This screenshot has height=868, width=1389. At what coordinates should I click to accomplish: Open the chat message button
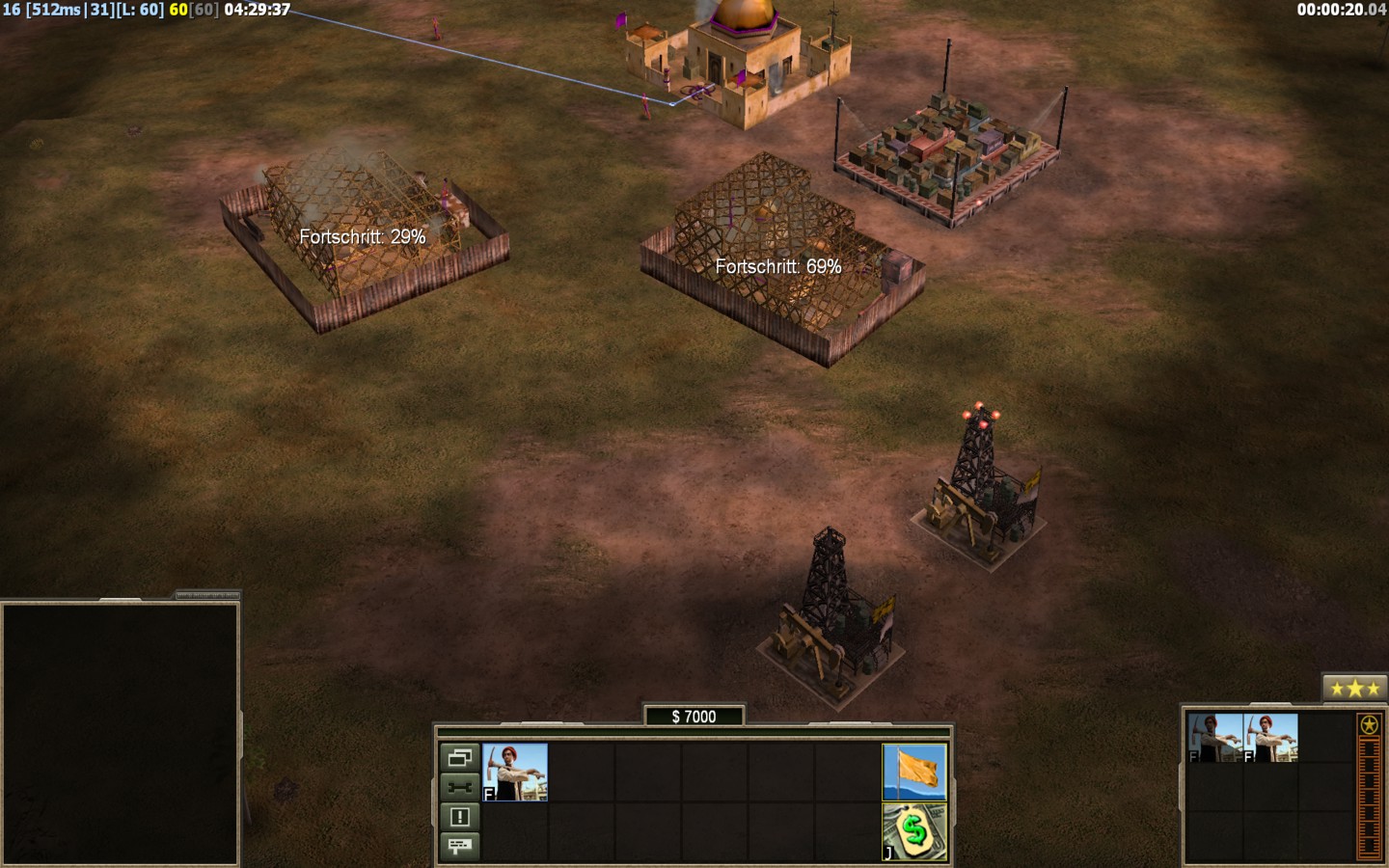point(459,846)
